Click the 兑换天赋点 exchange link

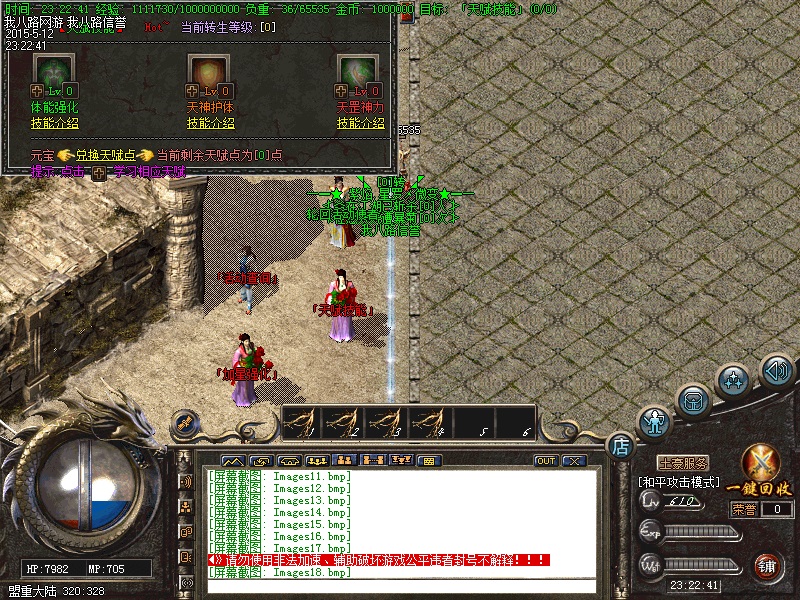(103, 155)
